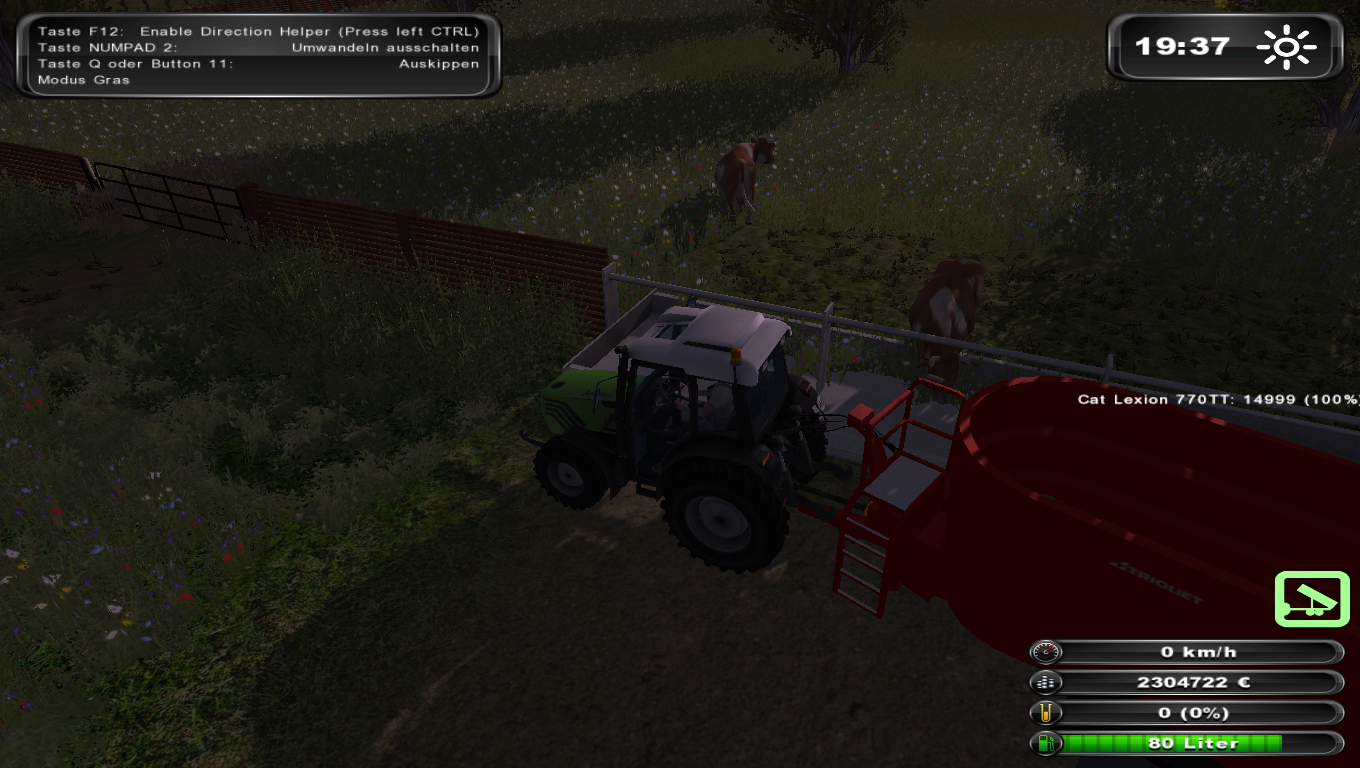
Task: Click the green trailer tipping icon
Action: tap(1312, 599)
